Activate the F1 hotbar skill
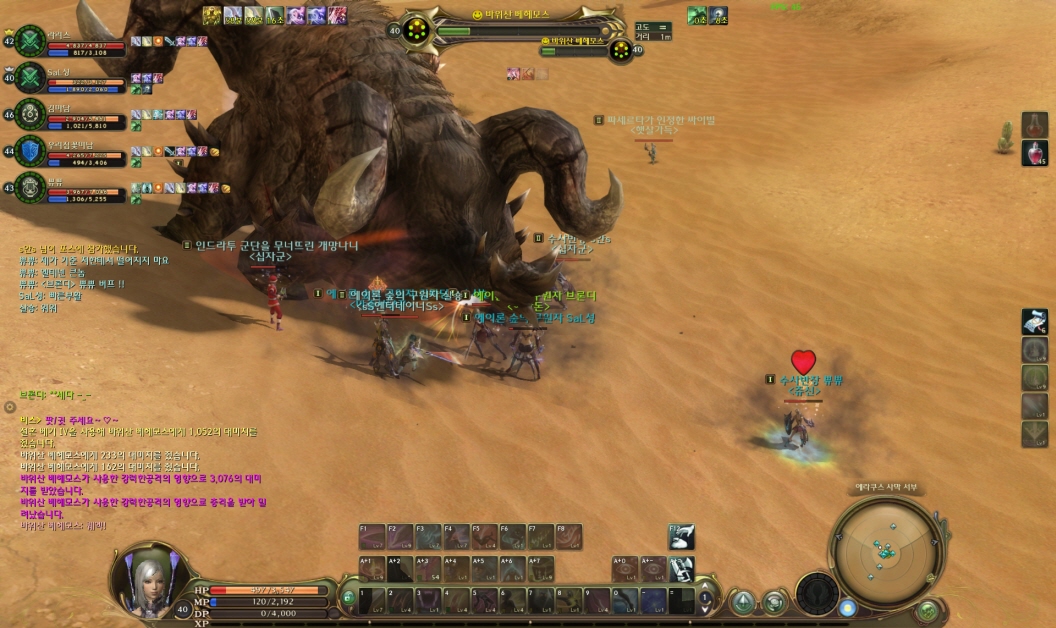Screen dimensions: 1056x628 (372, 537)
